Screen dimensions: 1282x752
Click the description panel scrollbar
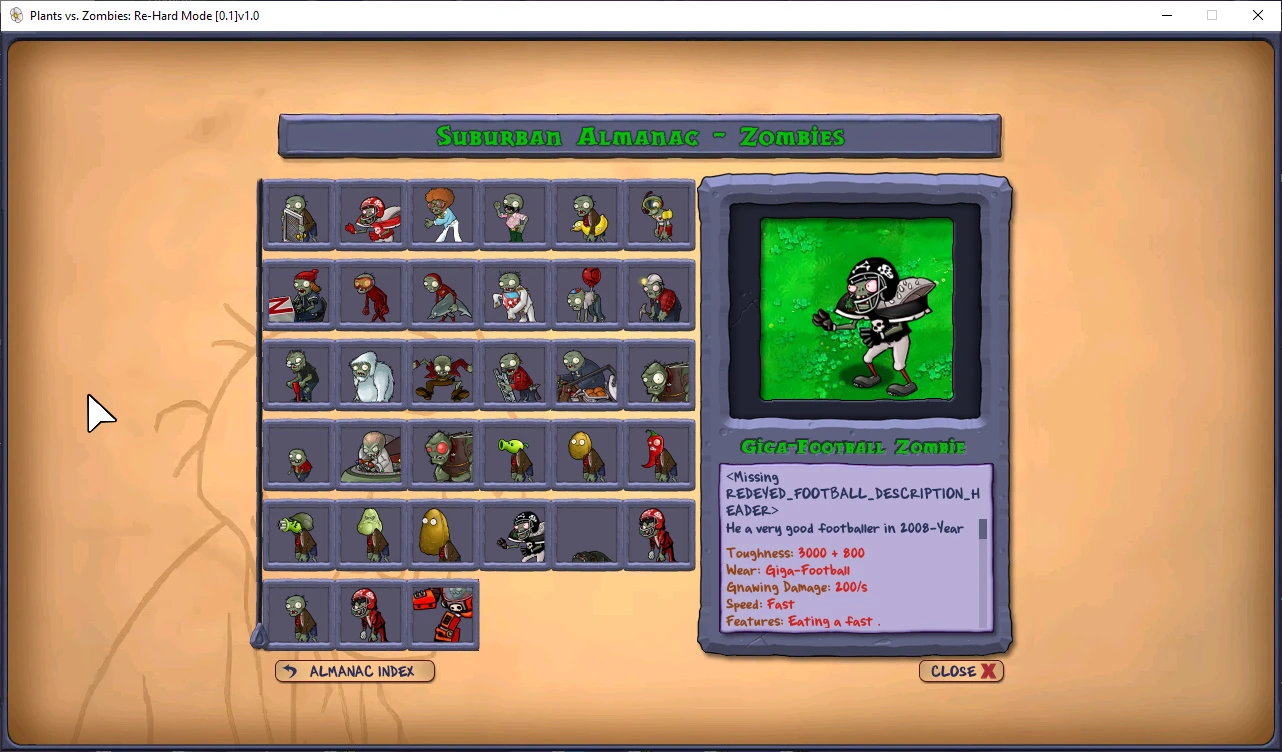click(983, 530)
